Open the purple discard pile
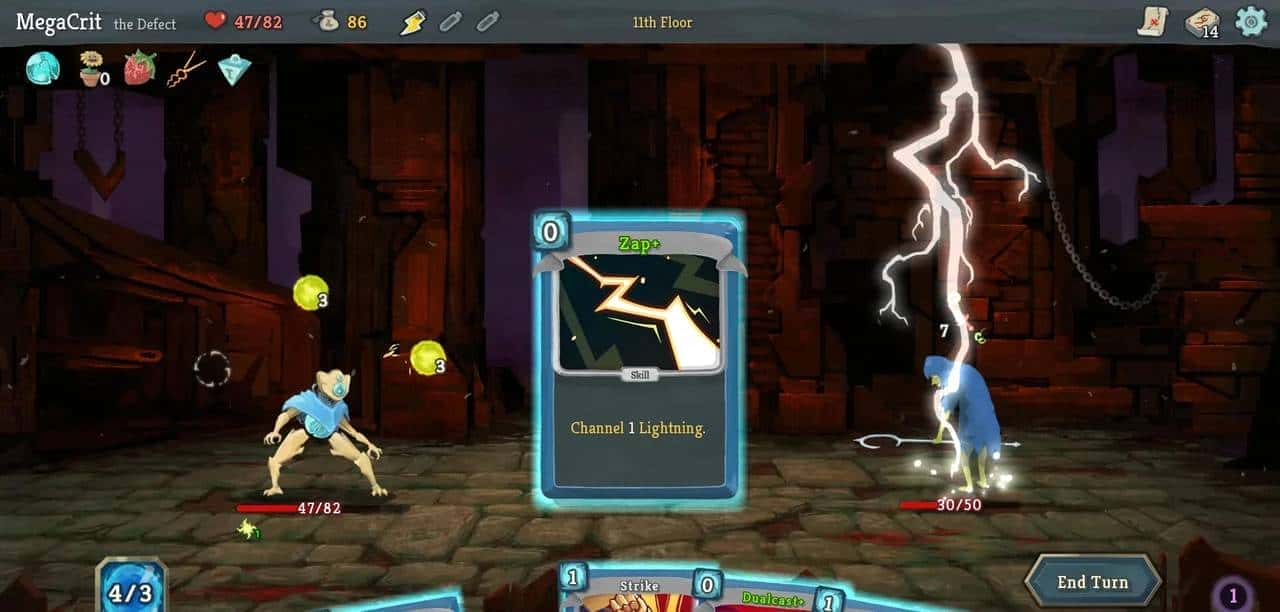 (1233, 597)
